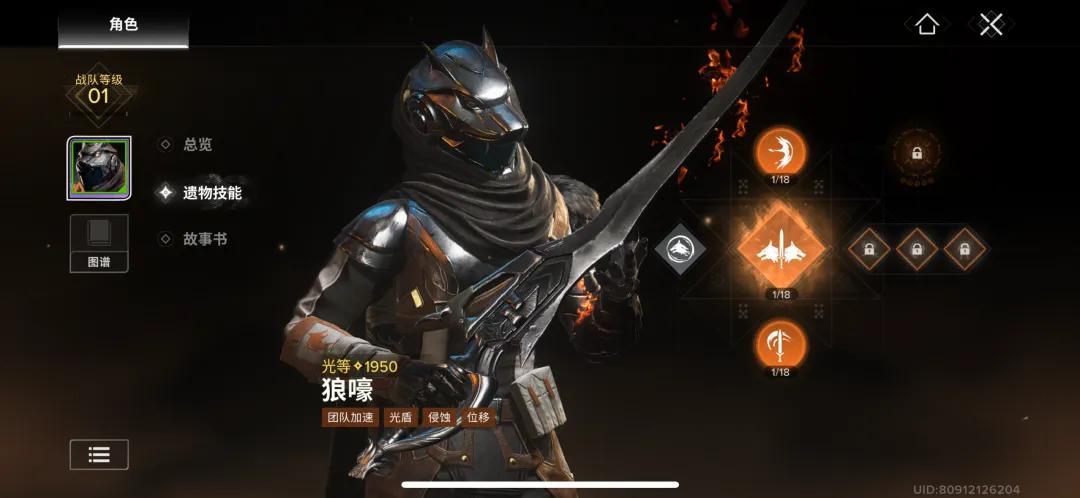Open the 总览 overview section
This screenshot has width=1080, height=498.
197,144
